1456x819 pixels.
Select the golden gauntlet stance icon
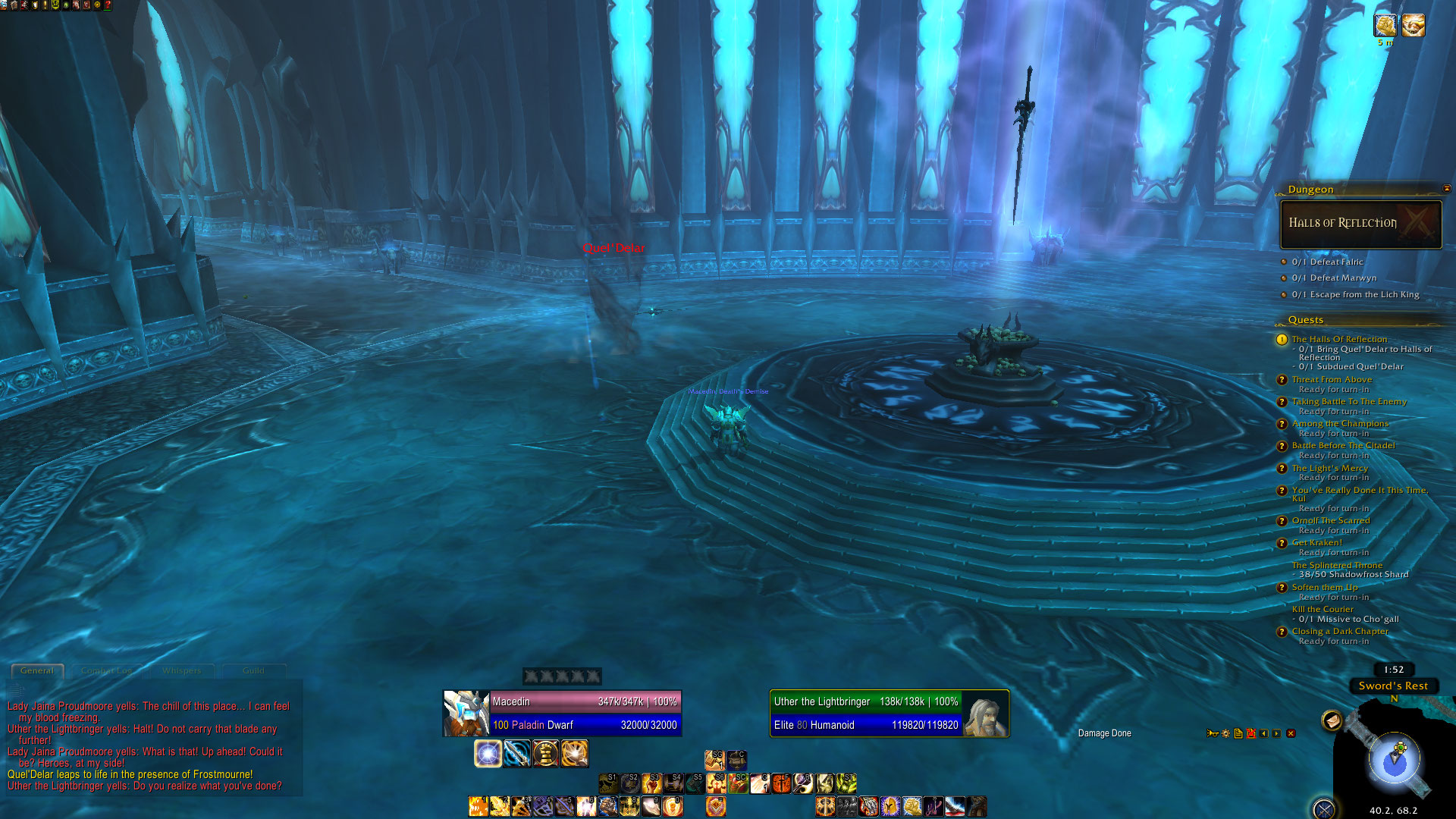pyautogui.click(x=545, y=753)
